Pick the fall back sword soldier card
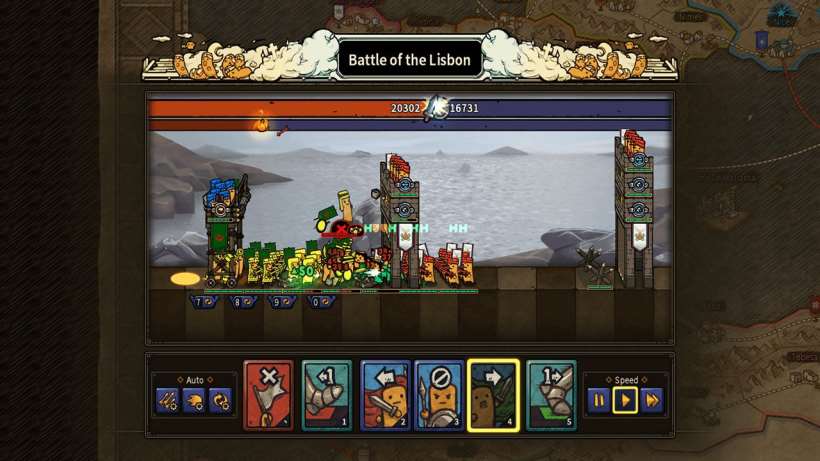Image resolution: width=820 pixels, height=461 pixels. coord(385,395)
